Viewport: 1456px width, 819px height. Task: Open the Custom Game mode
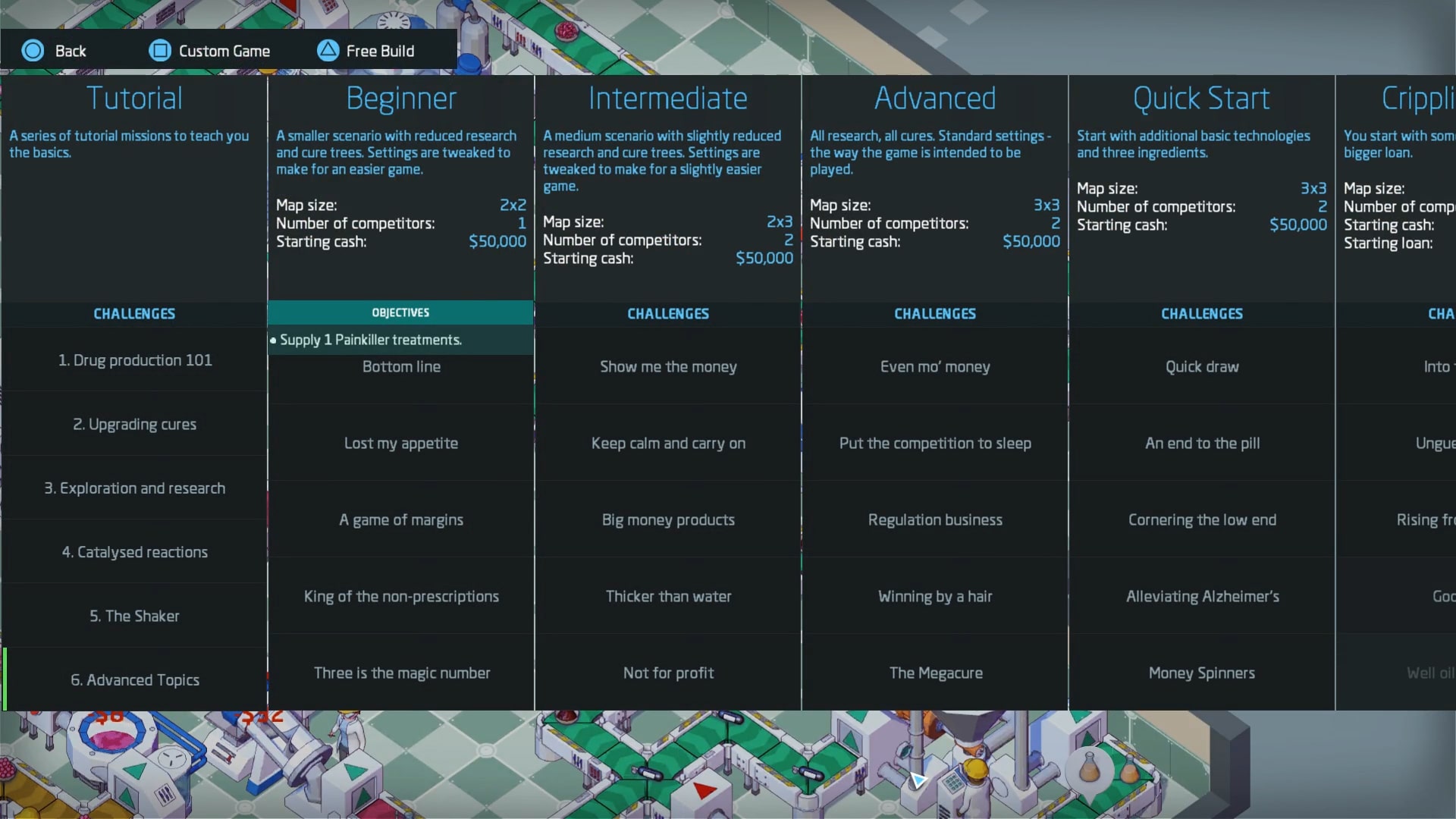[209, 51]
